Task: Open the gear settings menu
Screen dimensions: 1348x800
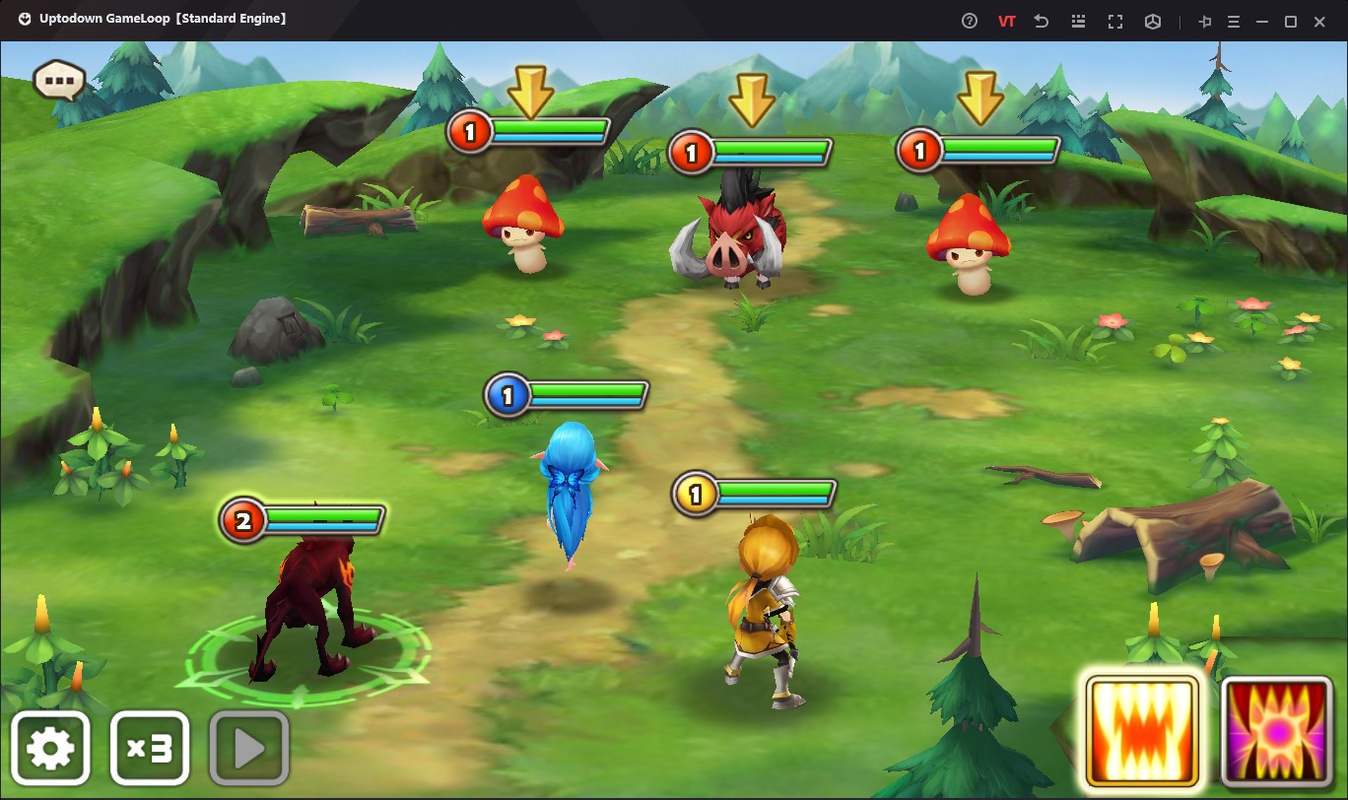Action: pyautogui.click(x=51, y=748)
